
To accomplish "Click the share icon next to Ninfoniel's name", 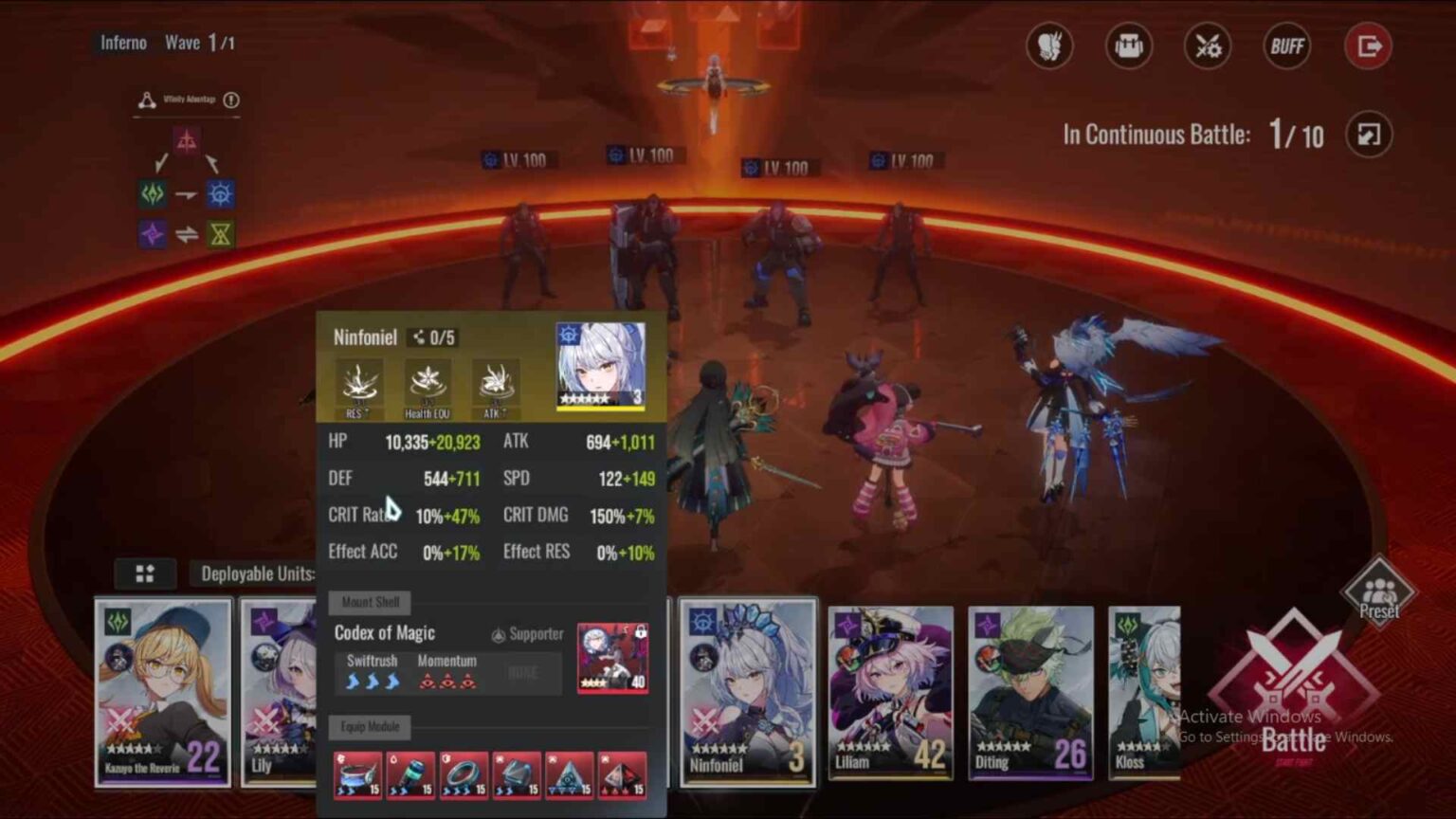I will [x=417, y=336].
